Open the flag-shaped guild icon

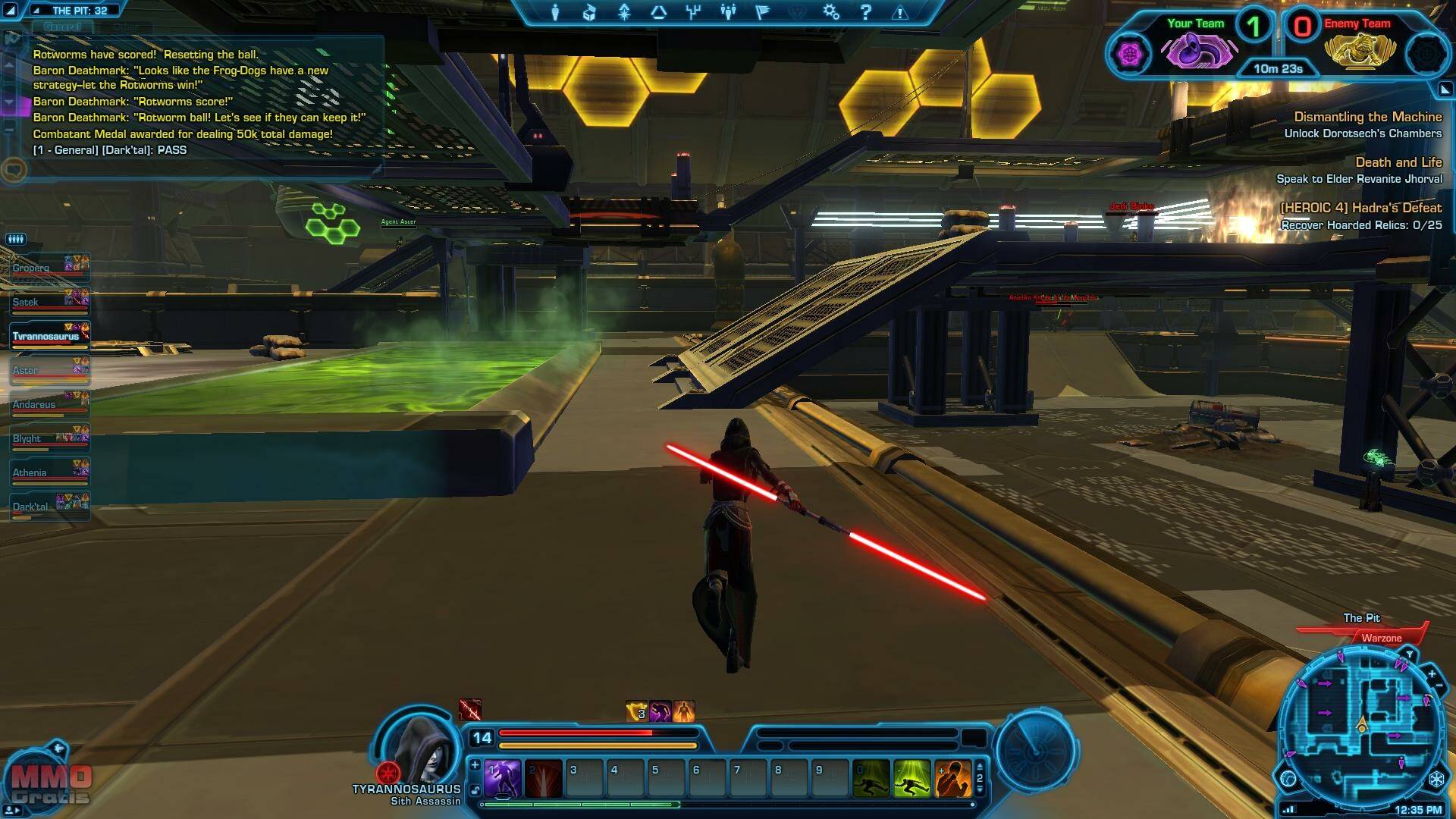[x=763, y=12]
